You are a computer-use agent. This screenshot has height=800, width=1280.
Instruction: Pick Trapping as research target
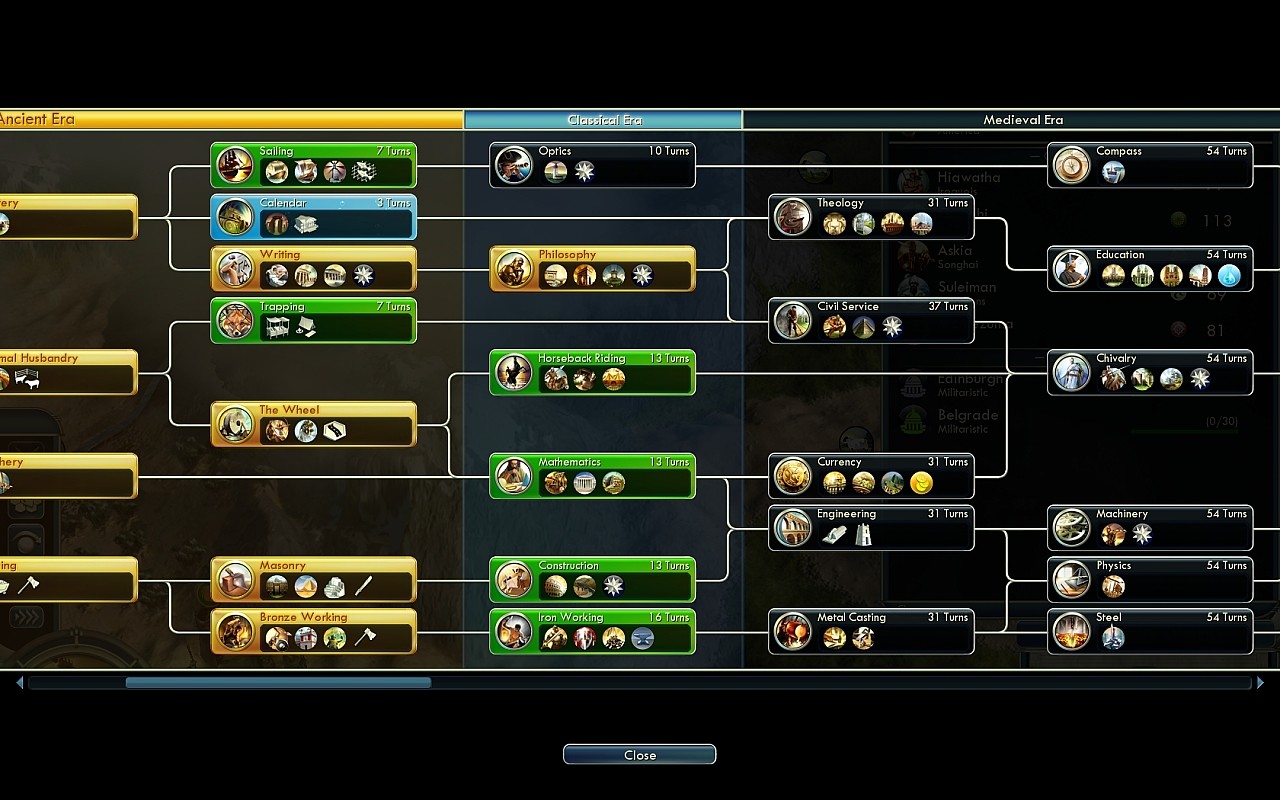(313, 321)
